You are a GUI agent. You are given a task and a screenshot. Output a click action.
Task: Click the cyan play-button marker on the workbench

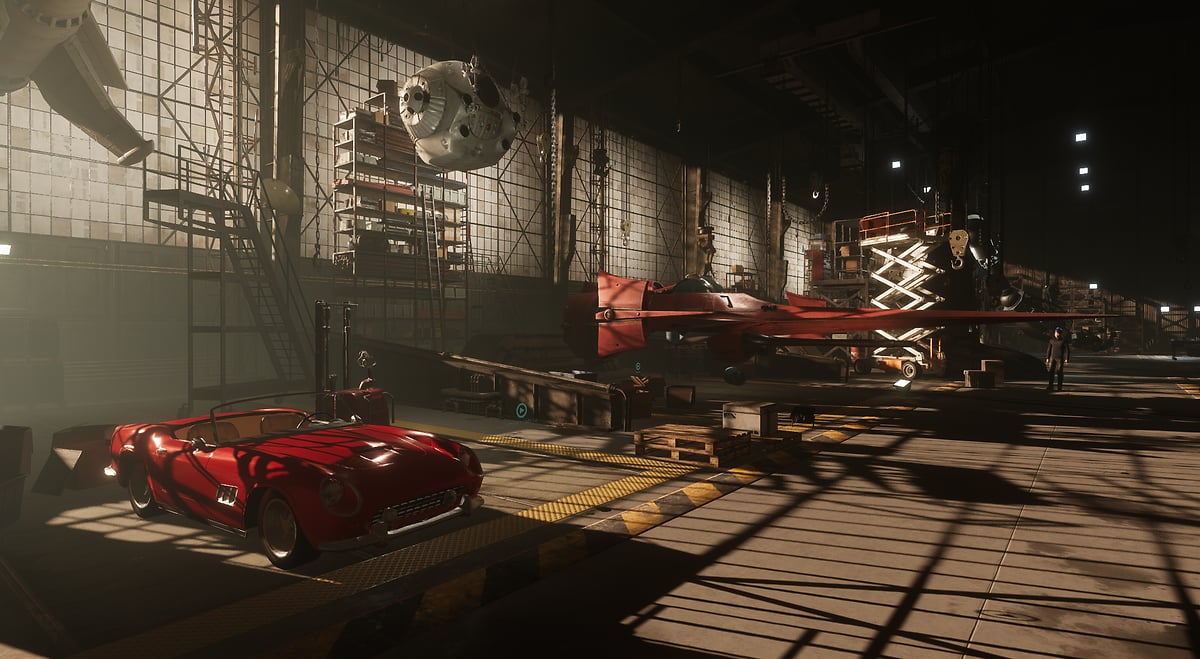521,409
